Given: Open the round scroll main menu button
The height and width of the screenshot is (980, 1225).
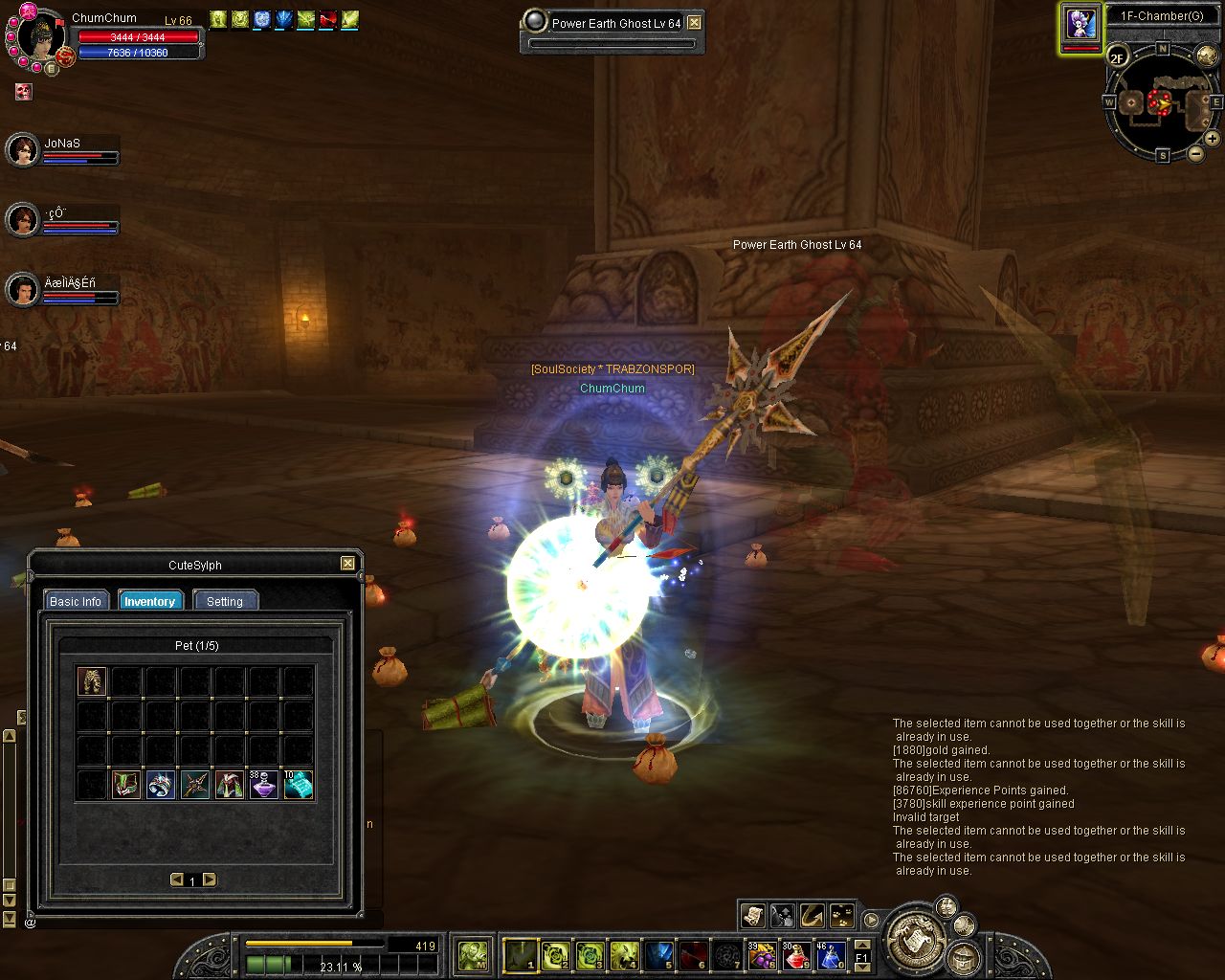Looking at the screenshot, I should click(918, 938).
